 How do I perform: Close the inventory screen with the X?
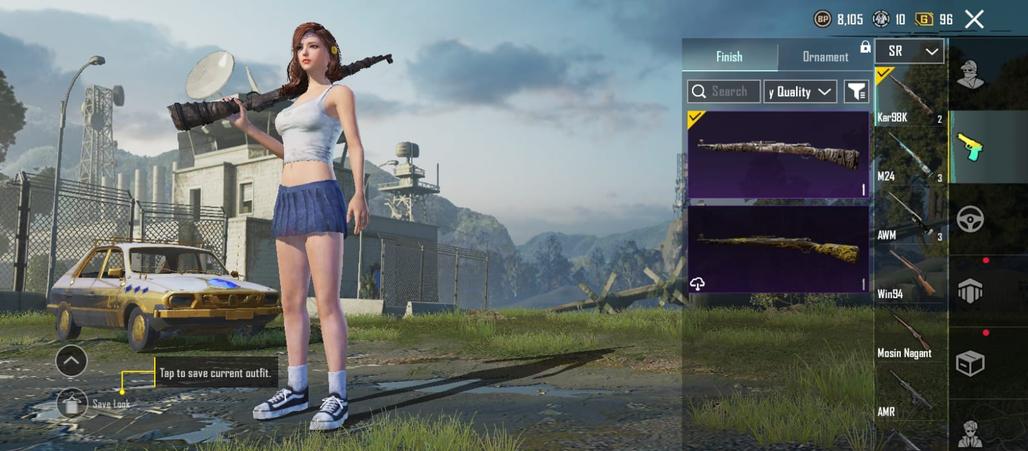[974, 19]
